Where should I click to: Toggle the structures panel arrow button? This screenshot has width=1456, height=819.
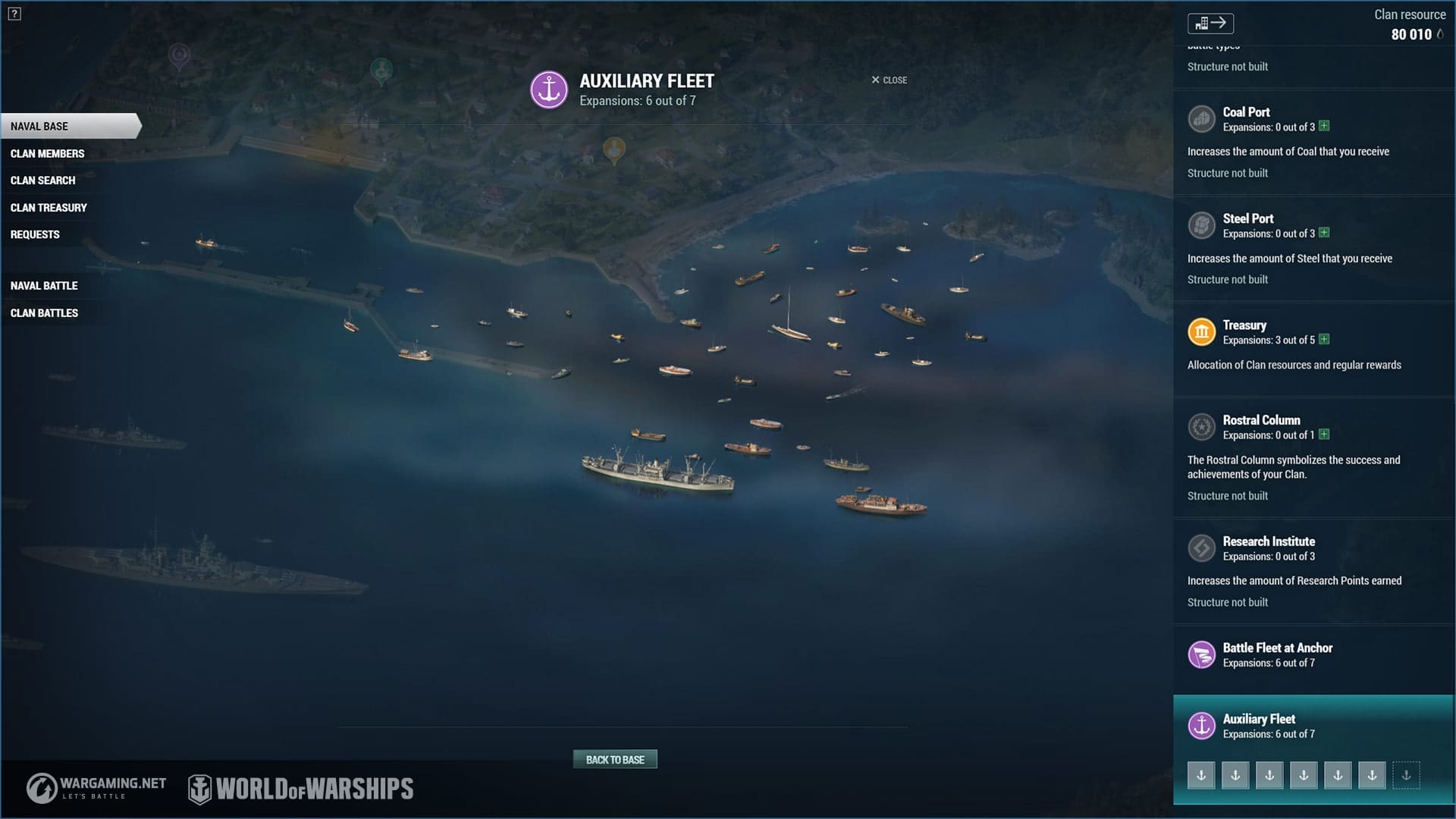1210,24
